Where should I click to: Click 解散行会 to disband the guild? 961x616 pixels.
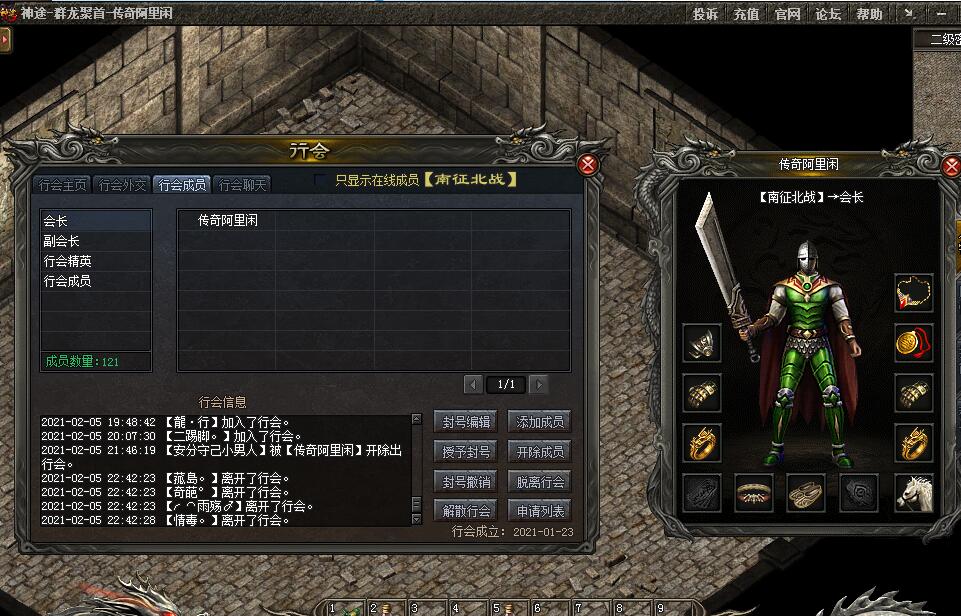coord(466,511)
